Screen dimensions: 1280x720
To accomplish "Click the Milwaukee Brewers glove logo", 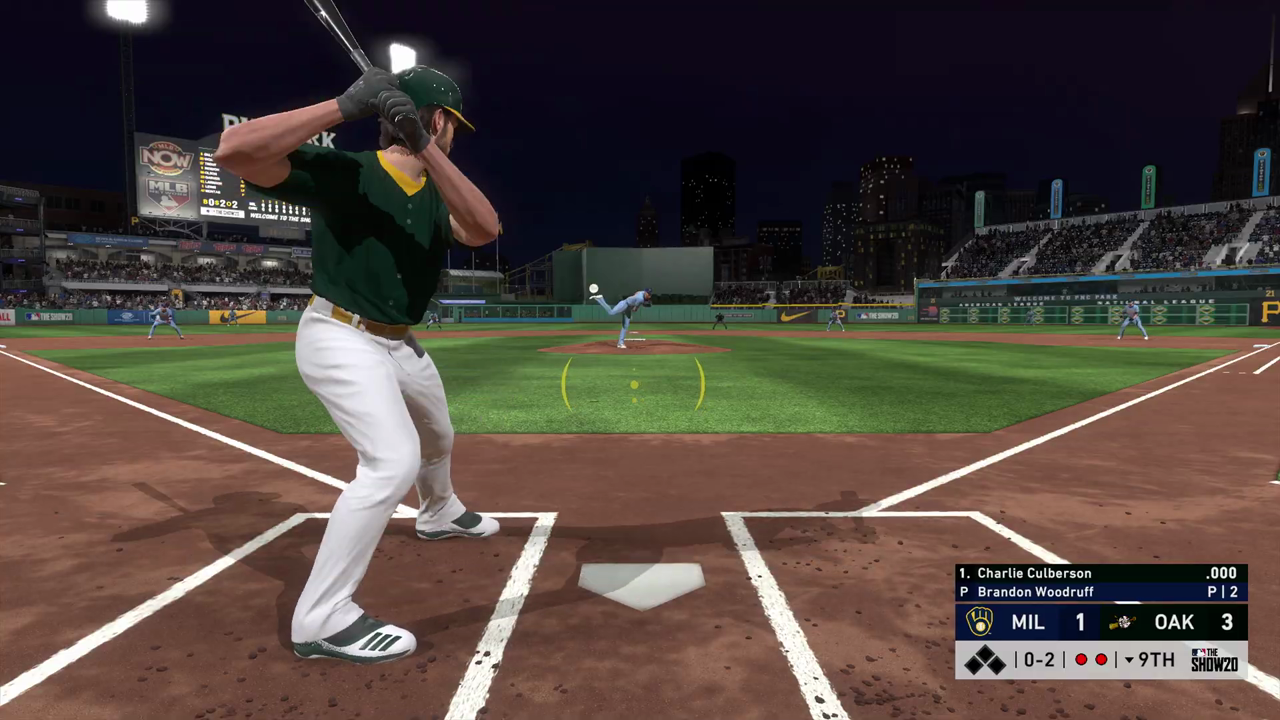I will point(979,621).
